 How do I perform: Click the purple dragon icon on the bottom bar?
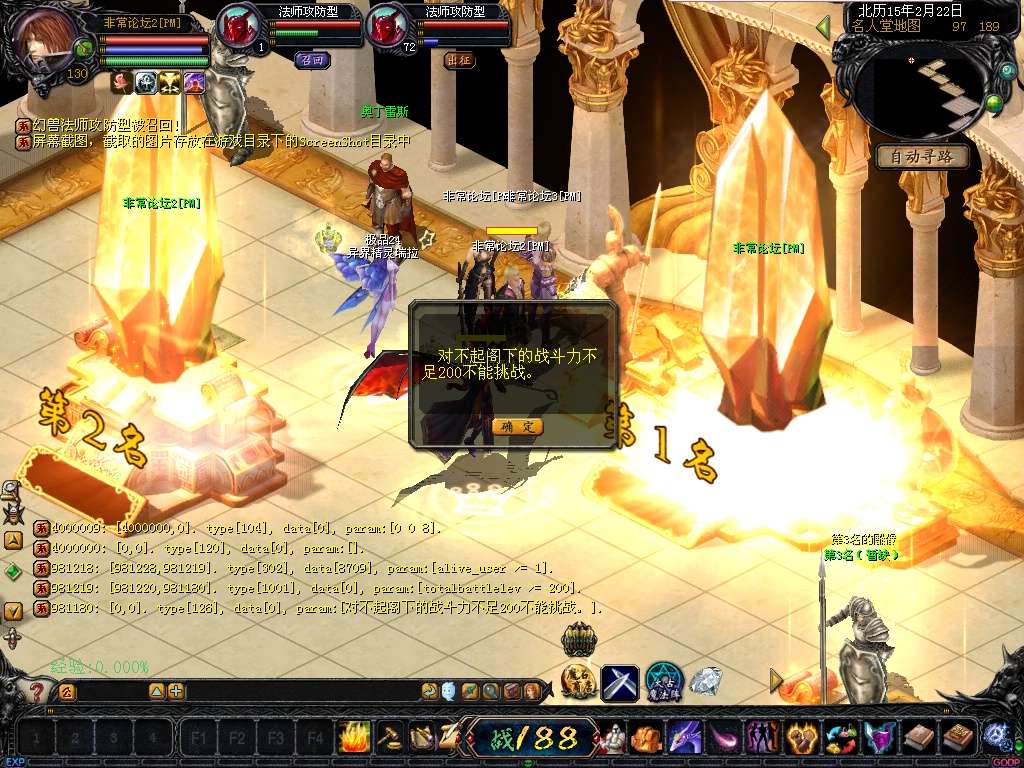[x=685, y=738]
